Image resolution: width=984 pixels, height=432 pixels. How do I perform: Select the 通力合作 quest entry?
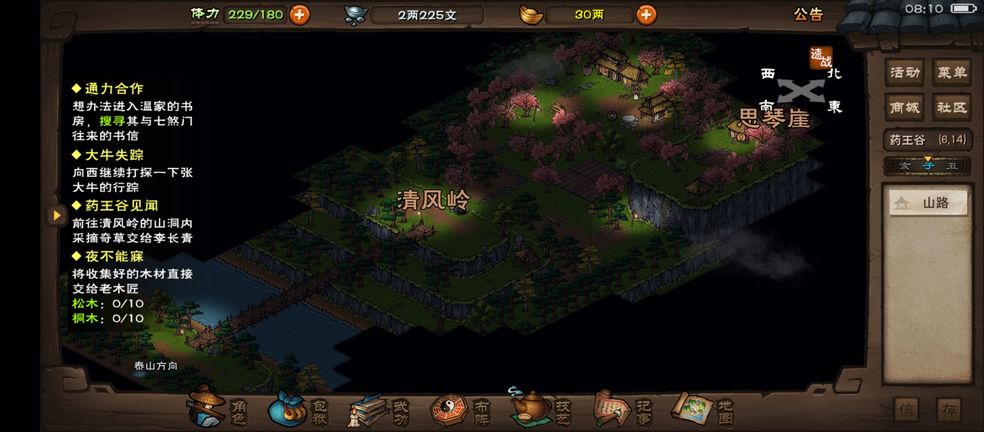click(114, 88)
